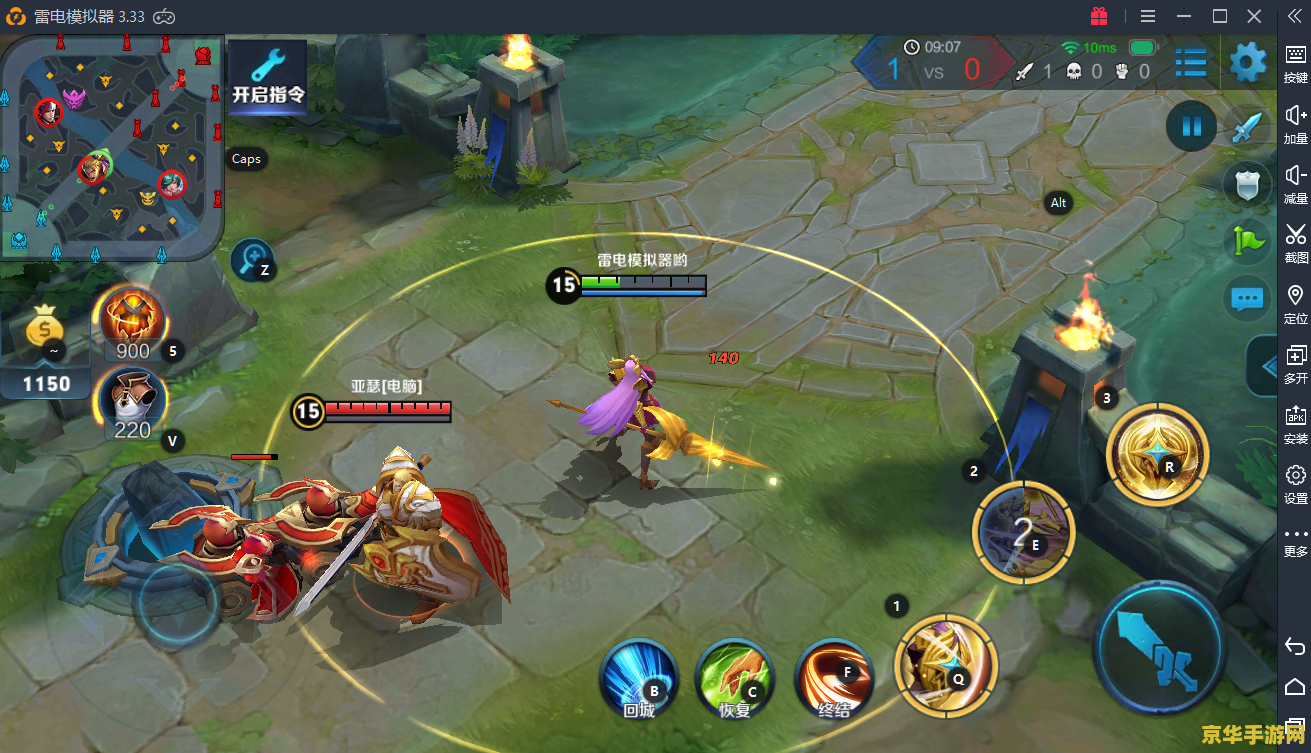The height and width of the screenshot is (753, 1311).
Task: Send the attack sword signal
Action: [x=1246, y=129]
